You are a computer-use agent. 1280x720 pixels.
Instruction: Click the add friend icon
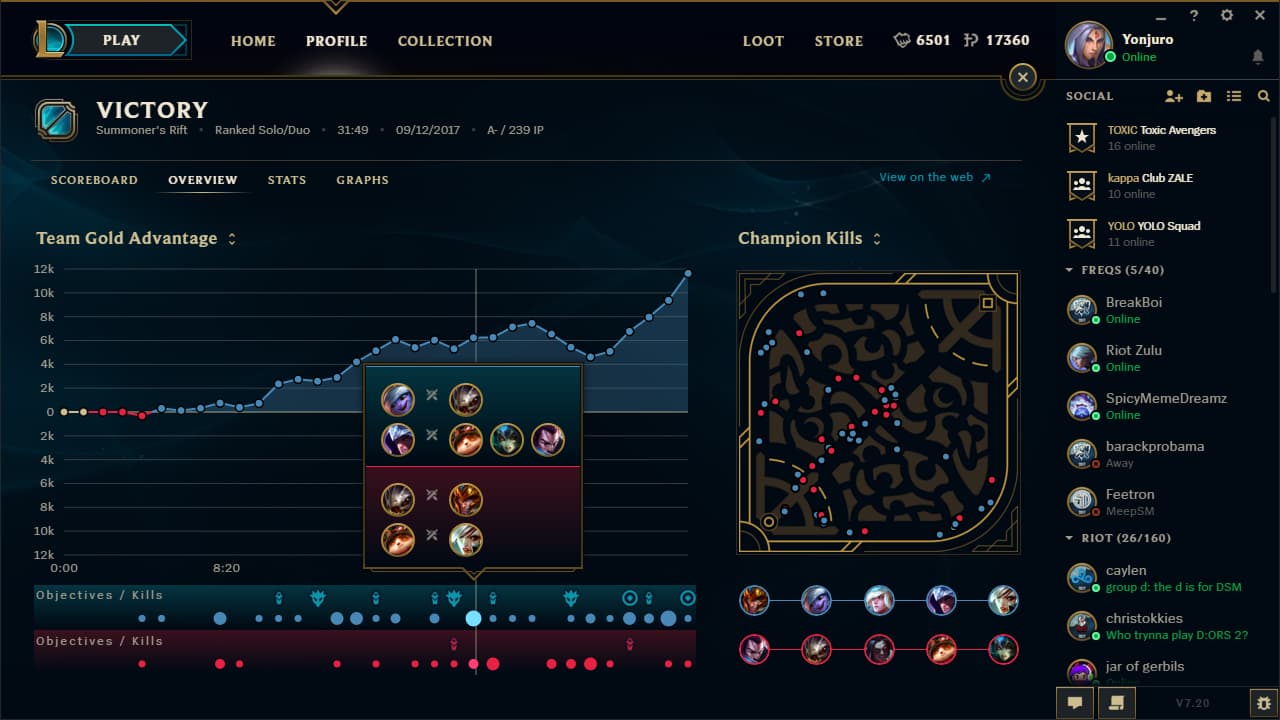(1172, 96)
